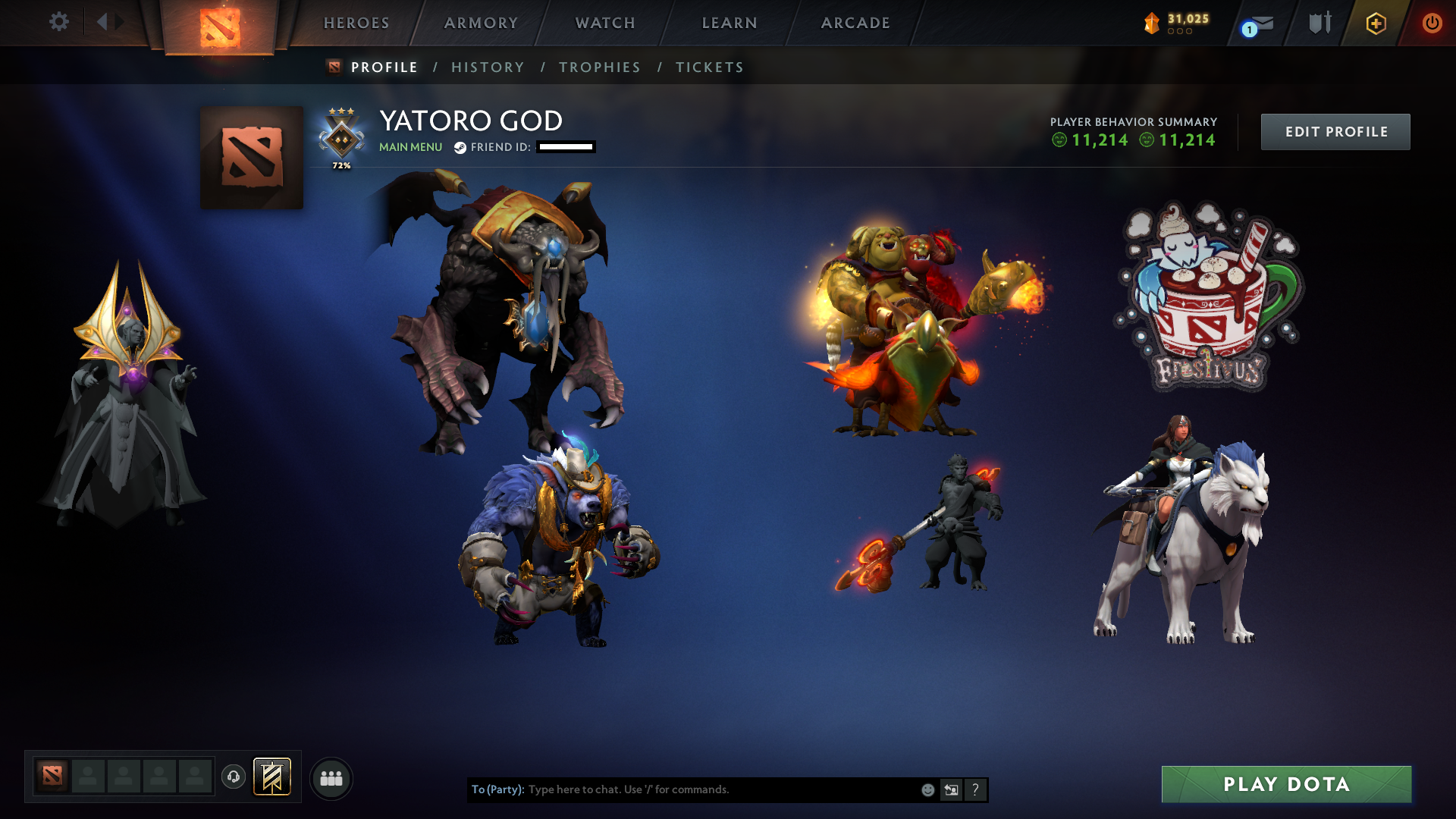1456x819 pixels.
Task: Open the friends list icon
Action: [331, 777]
